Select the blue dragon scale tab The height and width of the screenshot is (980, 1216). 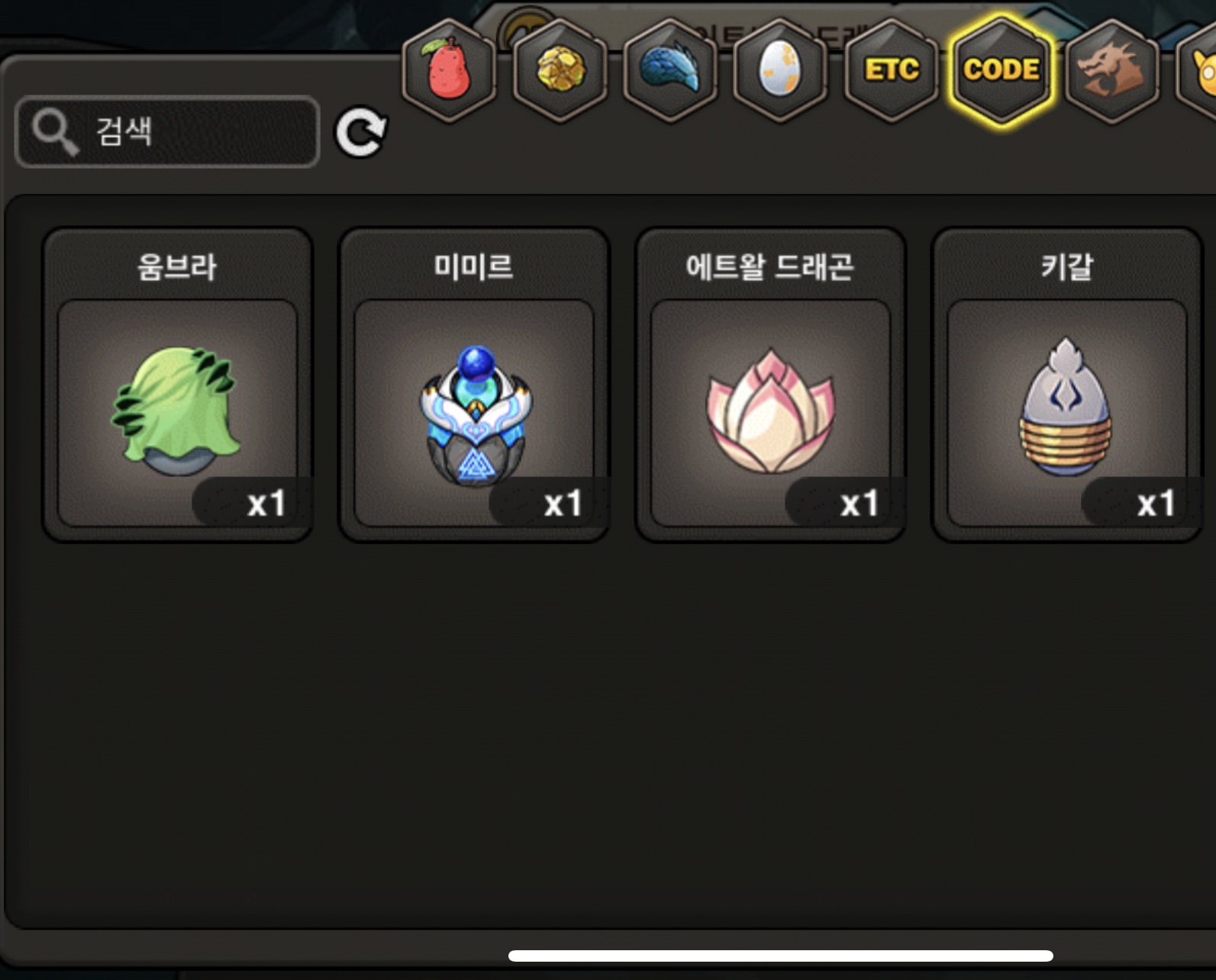click(x=670, y=70)
